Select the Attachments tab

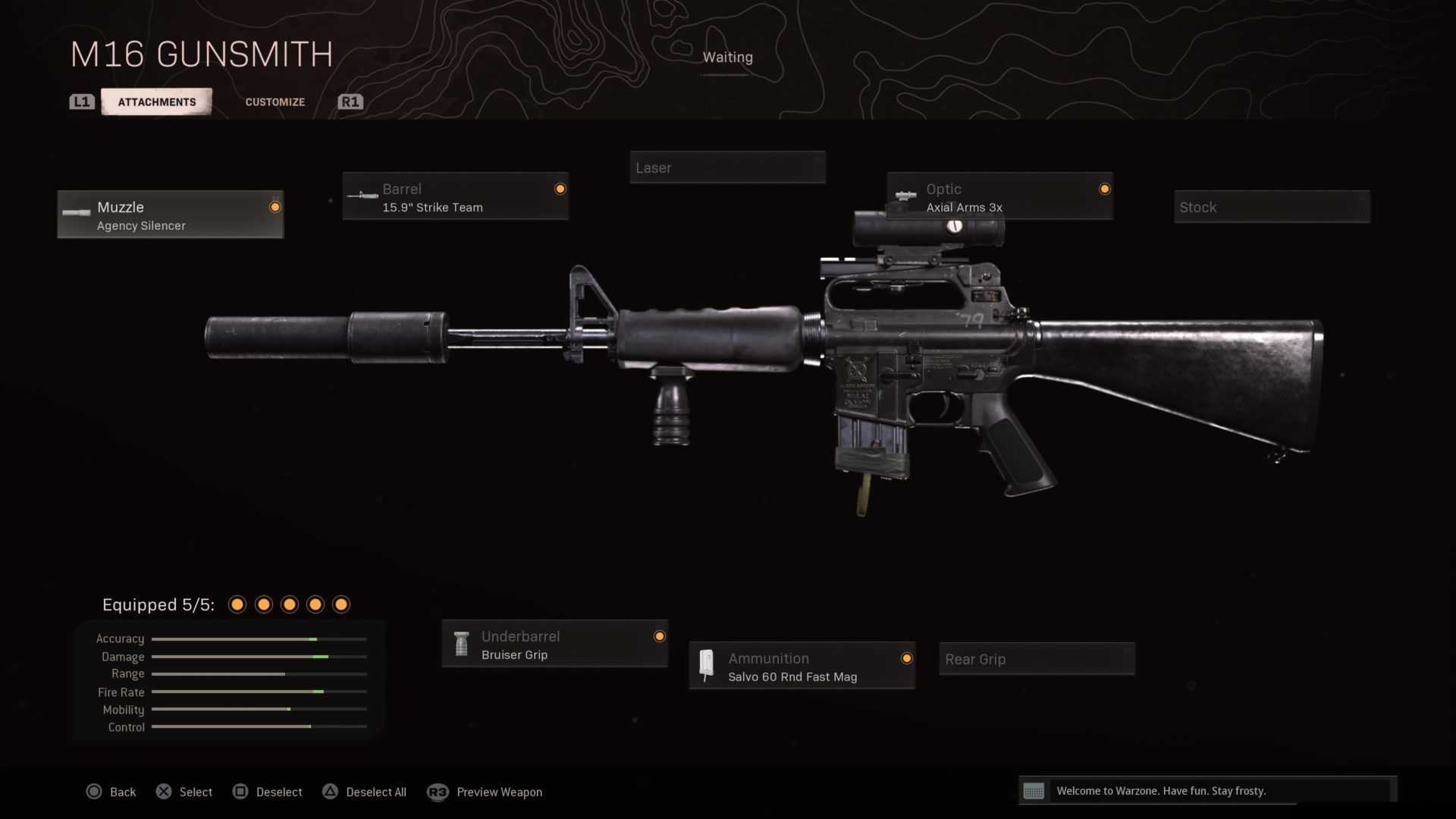coord(156,101)
